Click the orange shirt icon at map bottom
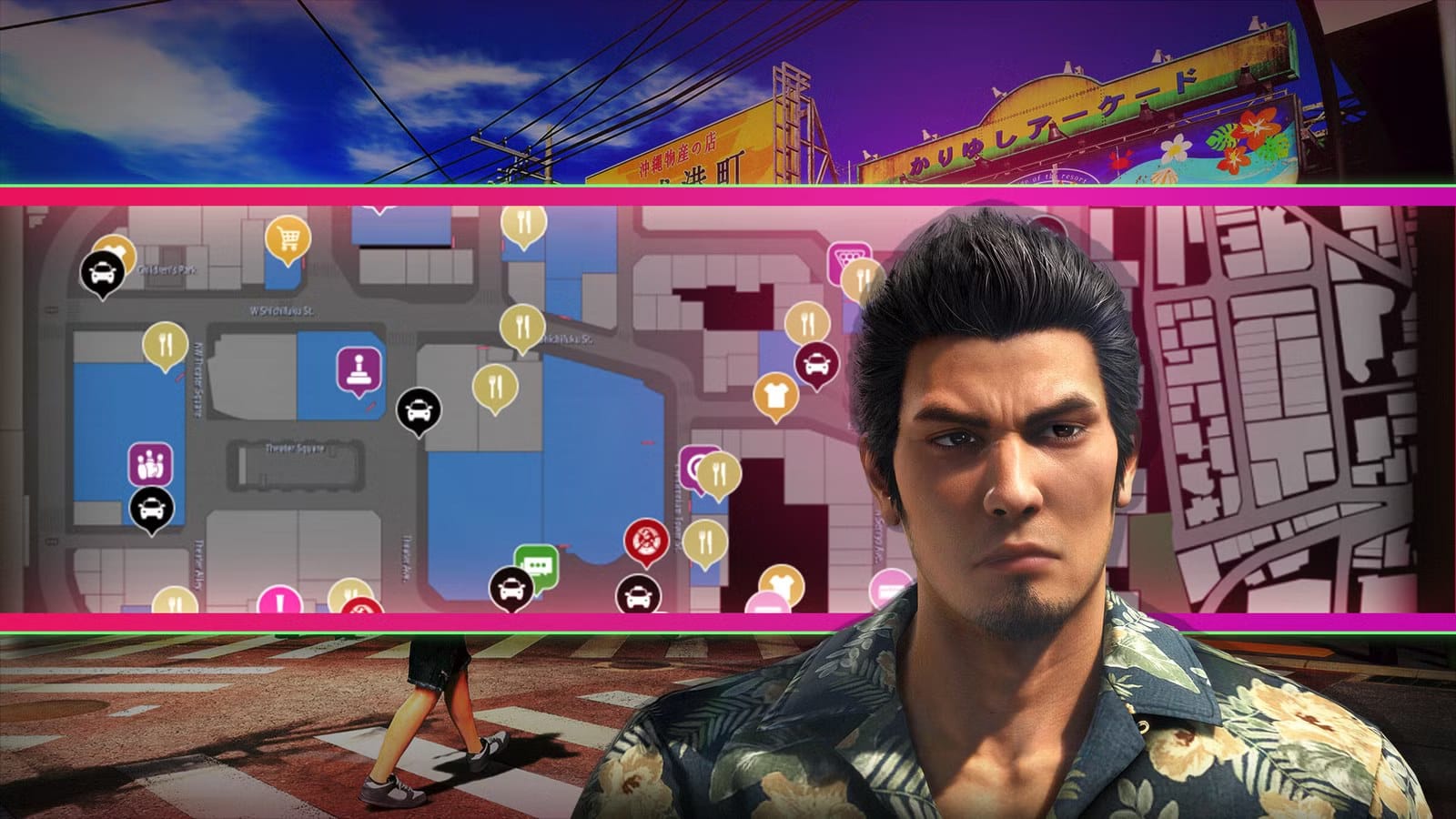Screen dimensions: 1456x819 point(778,580)
